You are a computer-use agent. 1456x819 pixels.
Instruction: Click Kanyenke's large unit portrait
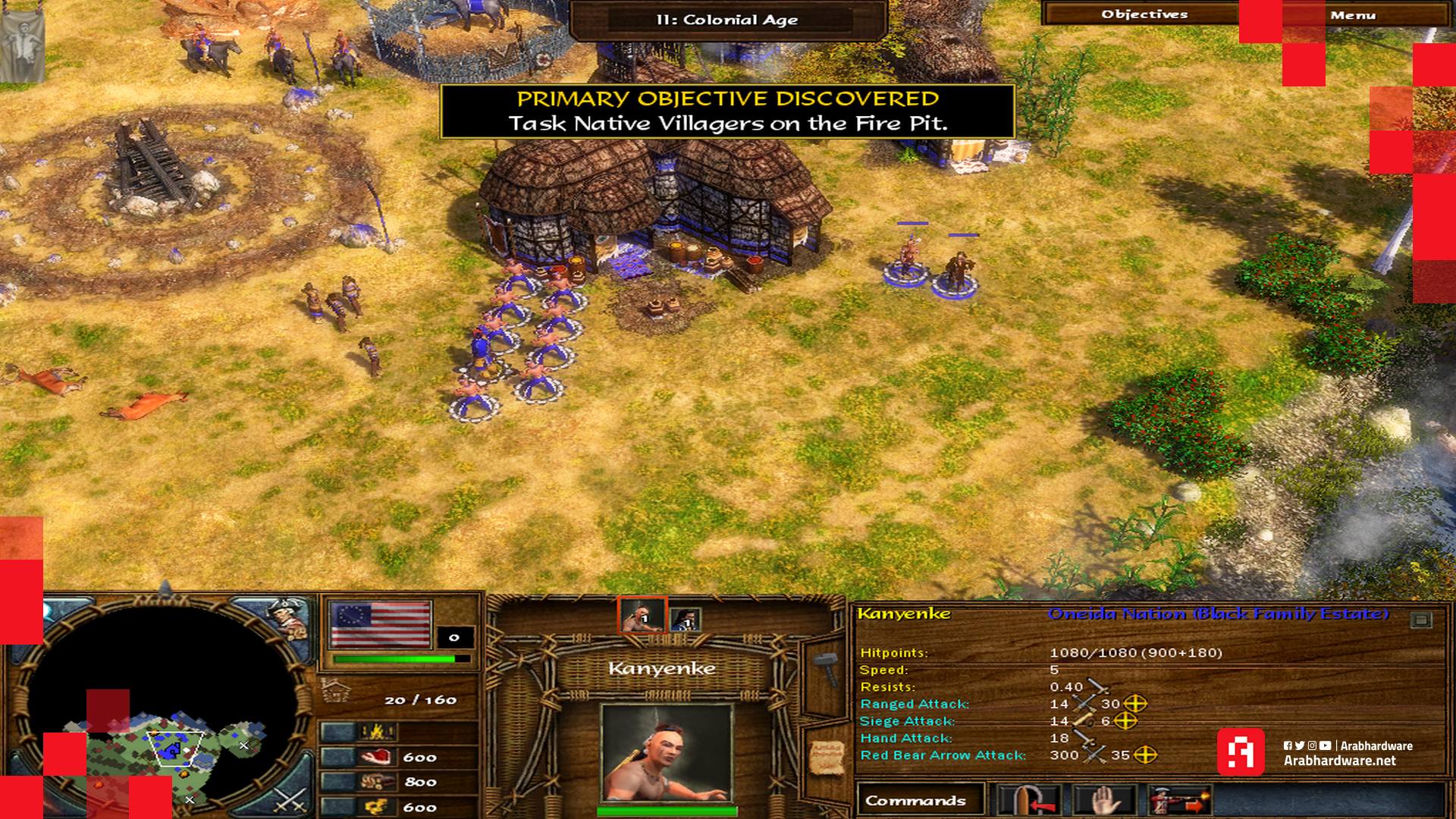click(x=665, y=752)
